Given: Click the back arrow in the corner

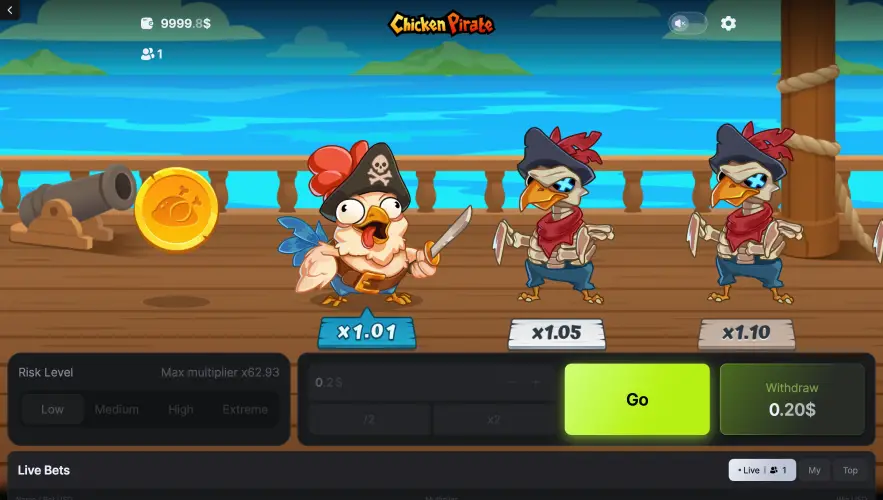Looking at the screenshot, I should coord(8,8).
